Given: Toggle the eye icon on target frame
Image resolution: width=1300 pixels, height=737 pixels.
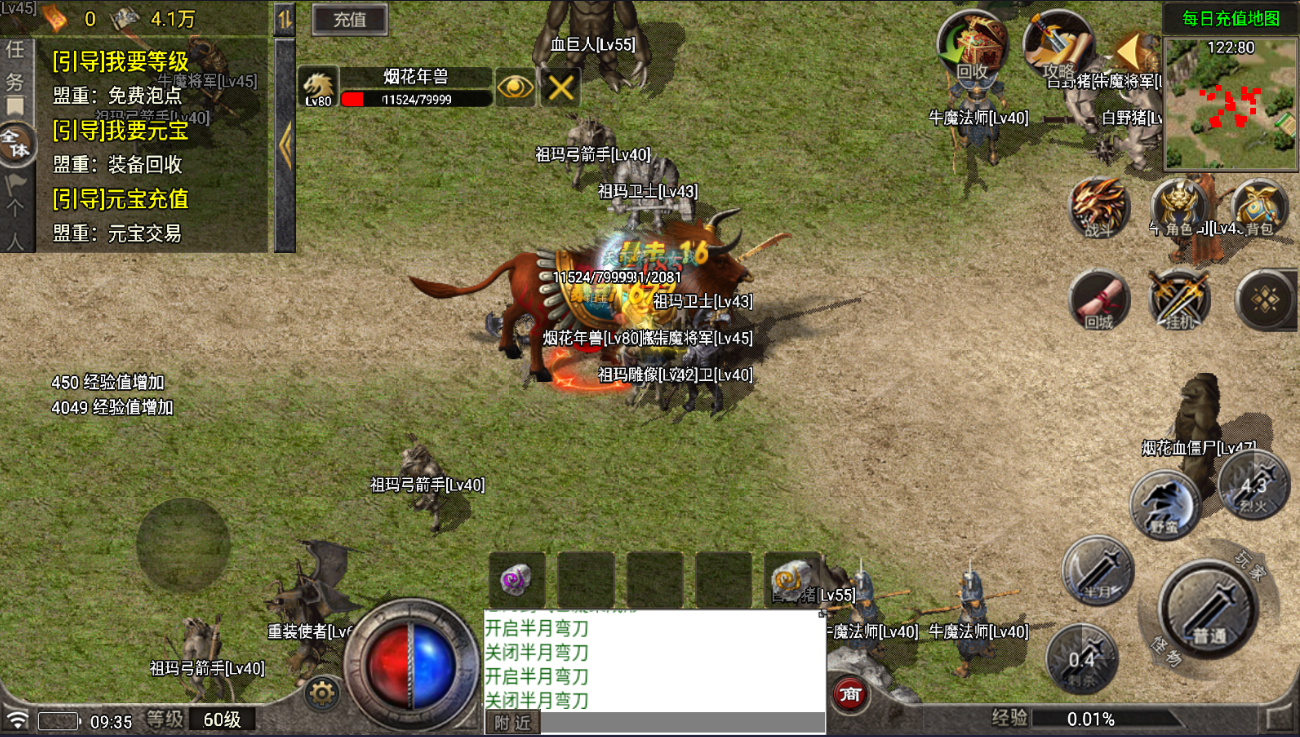Looking at the screenshot, I should point(515,87).
